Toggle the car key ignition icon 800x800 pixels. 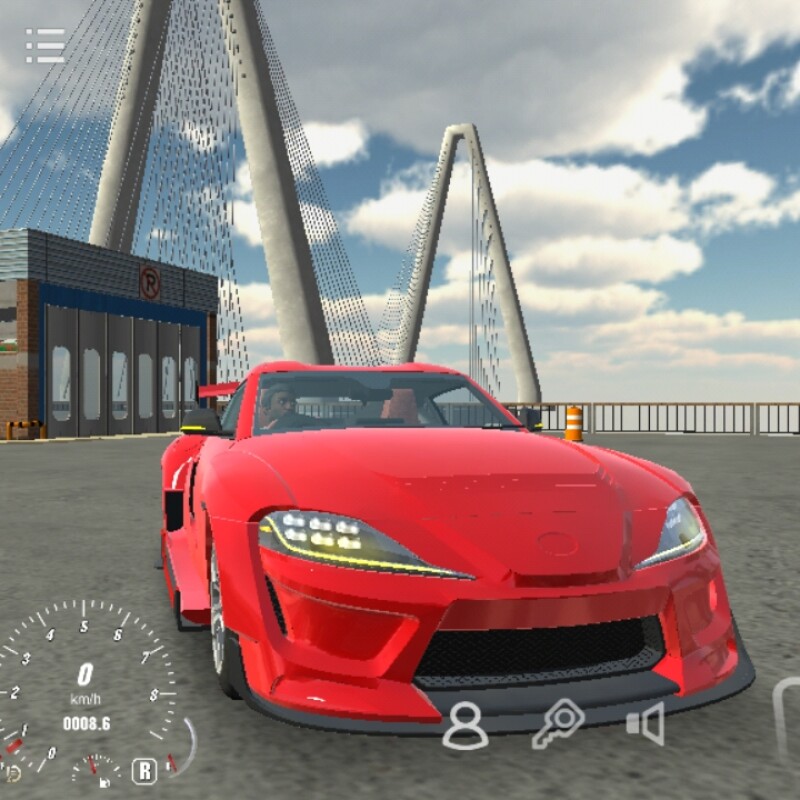557,723
